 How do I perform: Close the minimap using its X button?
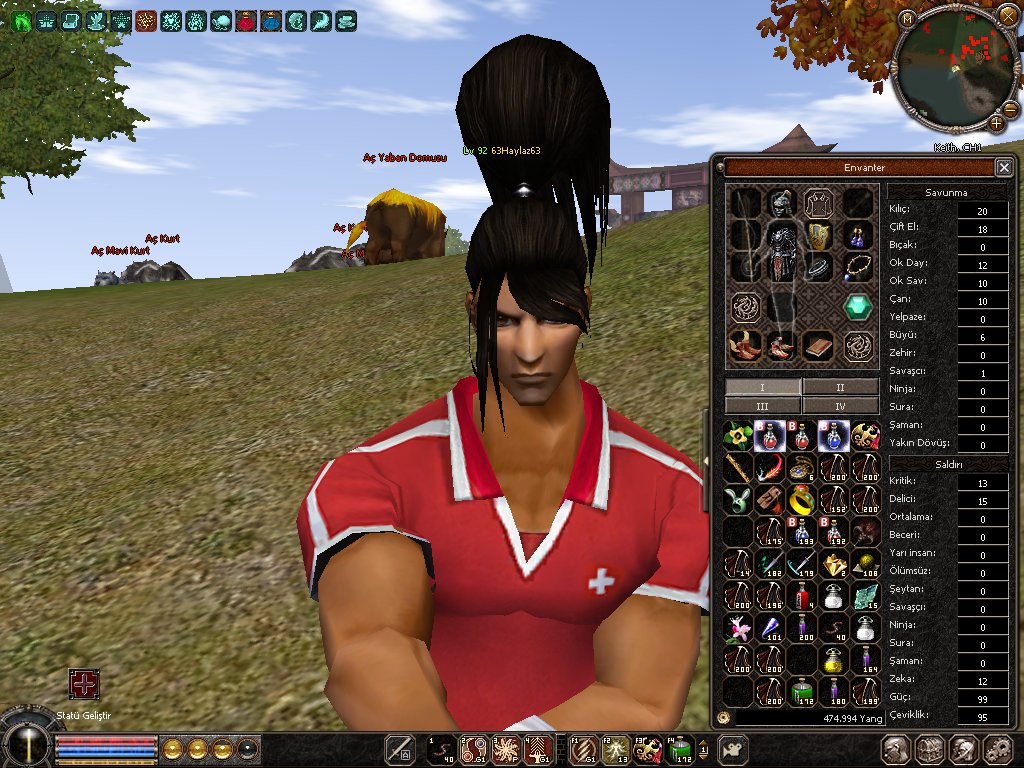[x=1007, y=16]
